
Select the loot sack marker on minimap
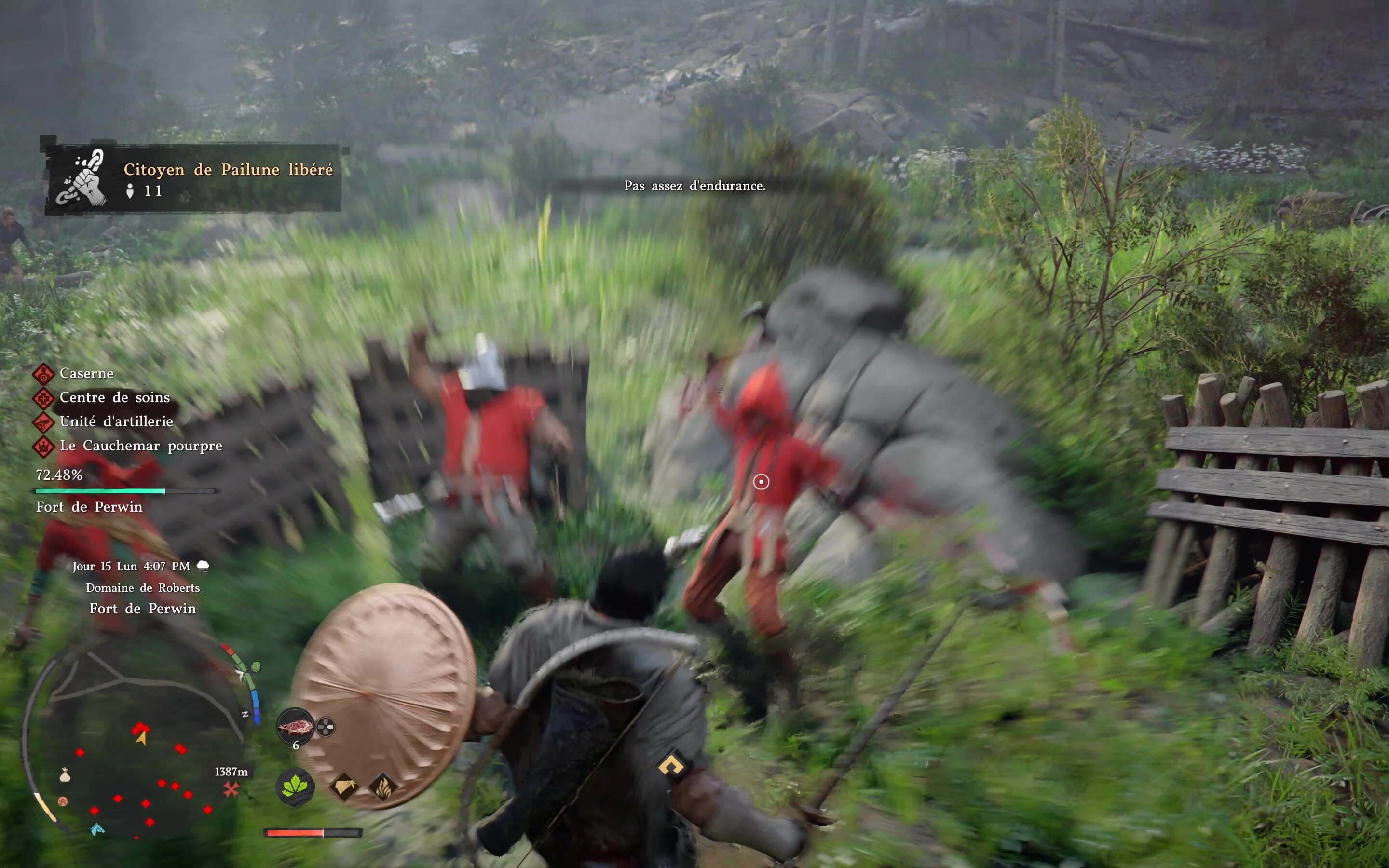point(65,776)
